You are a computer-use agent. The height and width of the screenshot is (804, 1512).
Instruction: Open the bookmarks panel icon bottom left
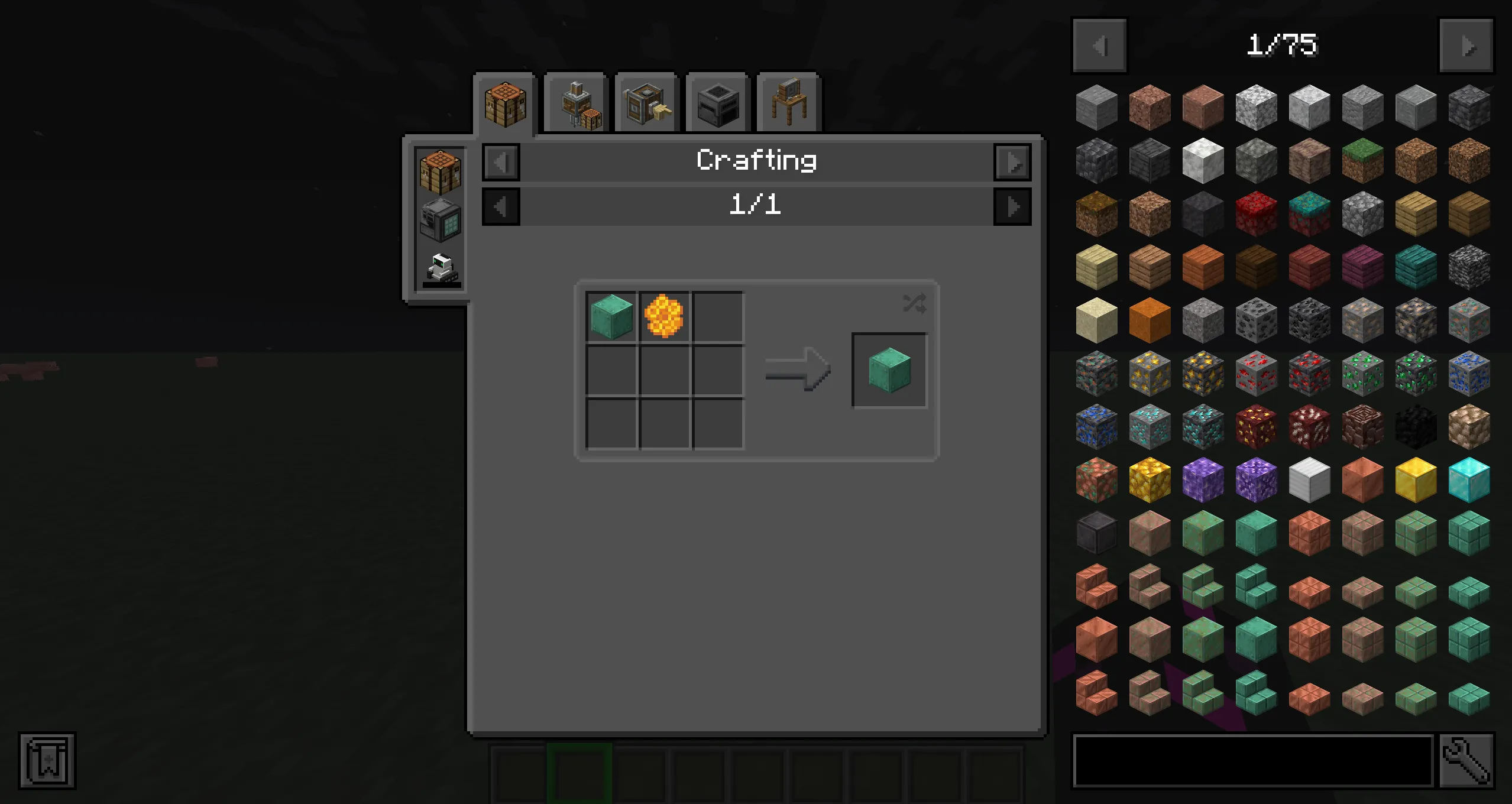point(47,761)
